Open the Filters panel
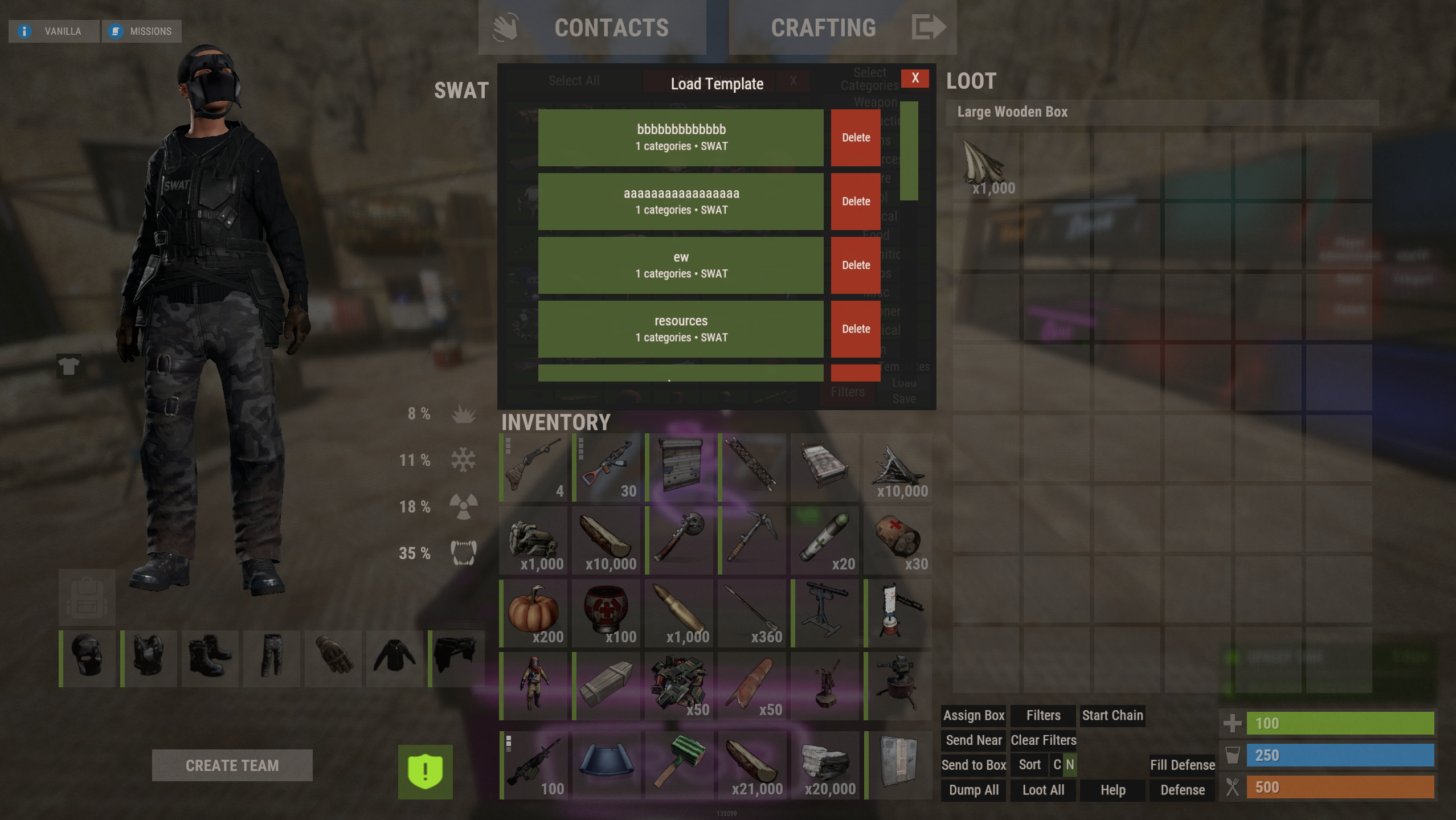Image resolution: width=1456 pixels, height=820 pixels. [1043, 715]
